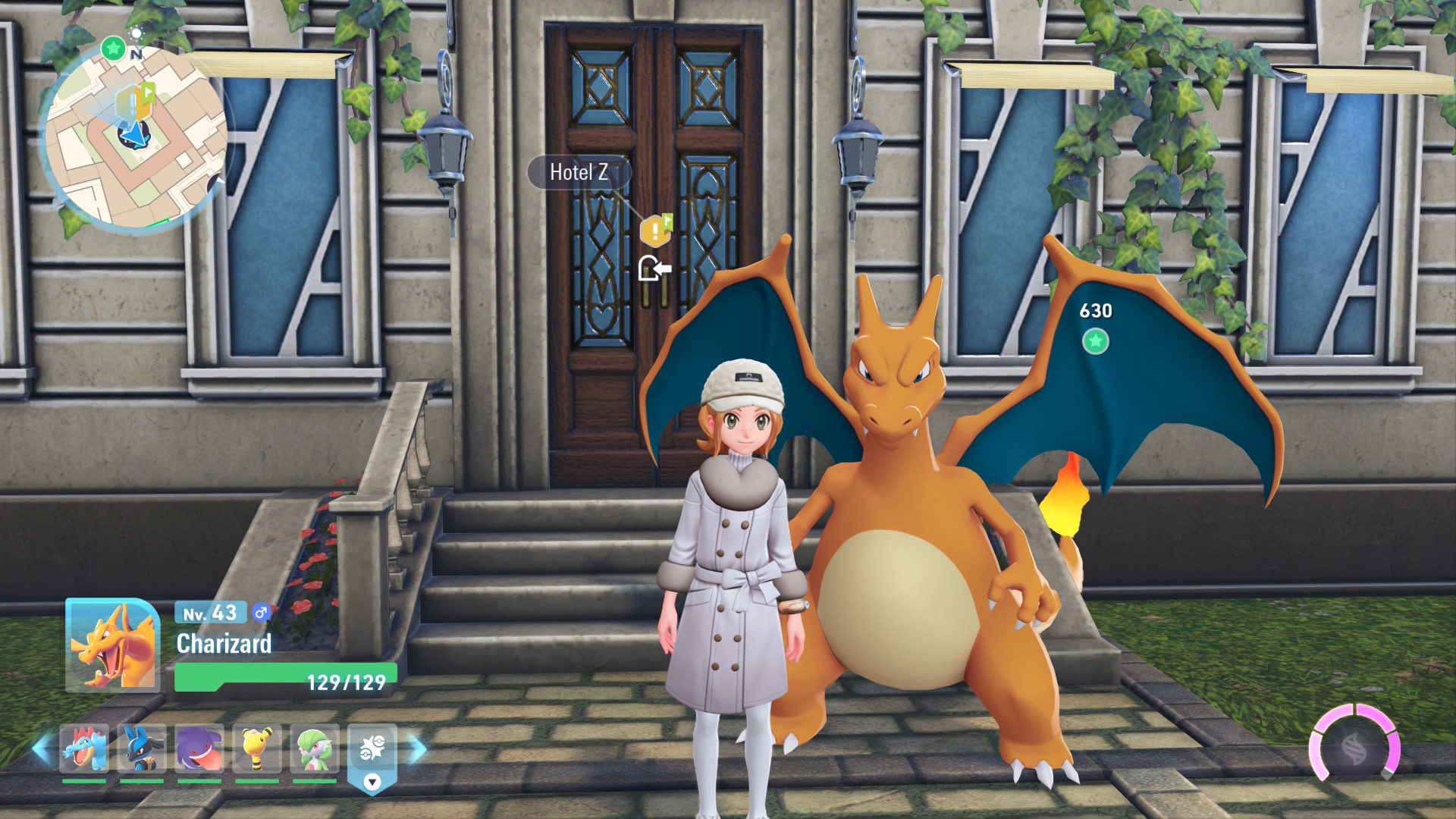Viewport: 1456px width, 819px height.
Task: Switch to Feraligatr in the party bar
Action: (x=84, y=748)
